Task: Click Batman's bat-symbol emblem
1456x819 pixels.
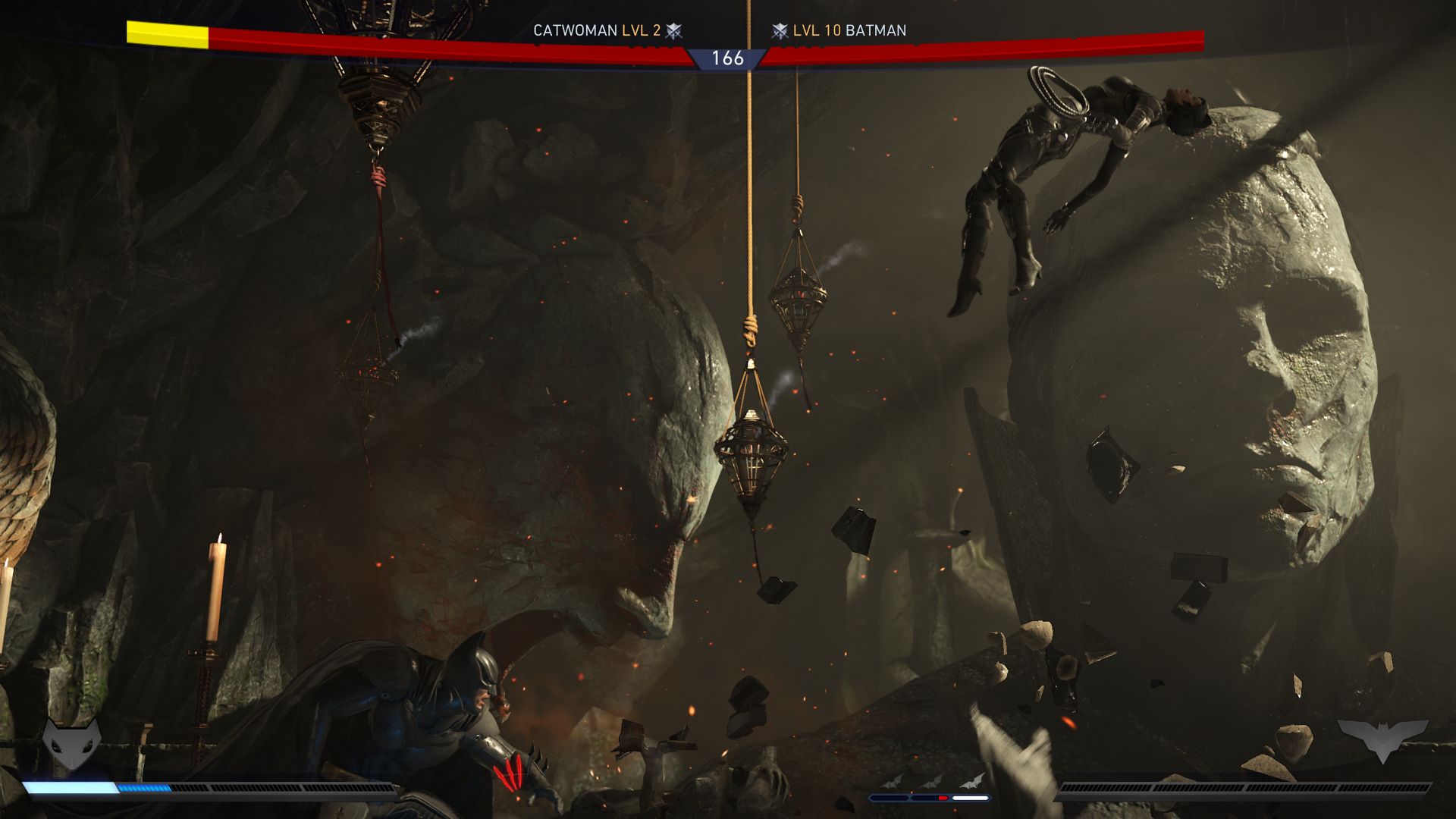Action: (x=1382, y=739)
